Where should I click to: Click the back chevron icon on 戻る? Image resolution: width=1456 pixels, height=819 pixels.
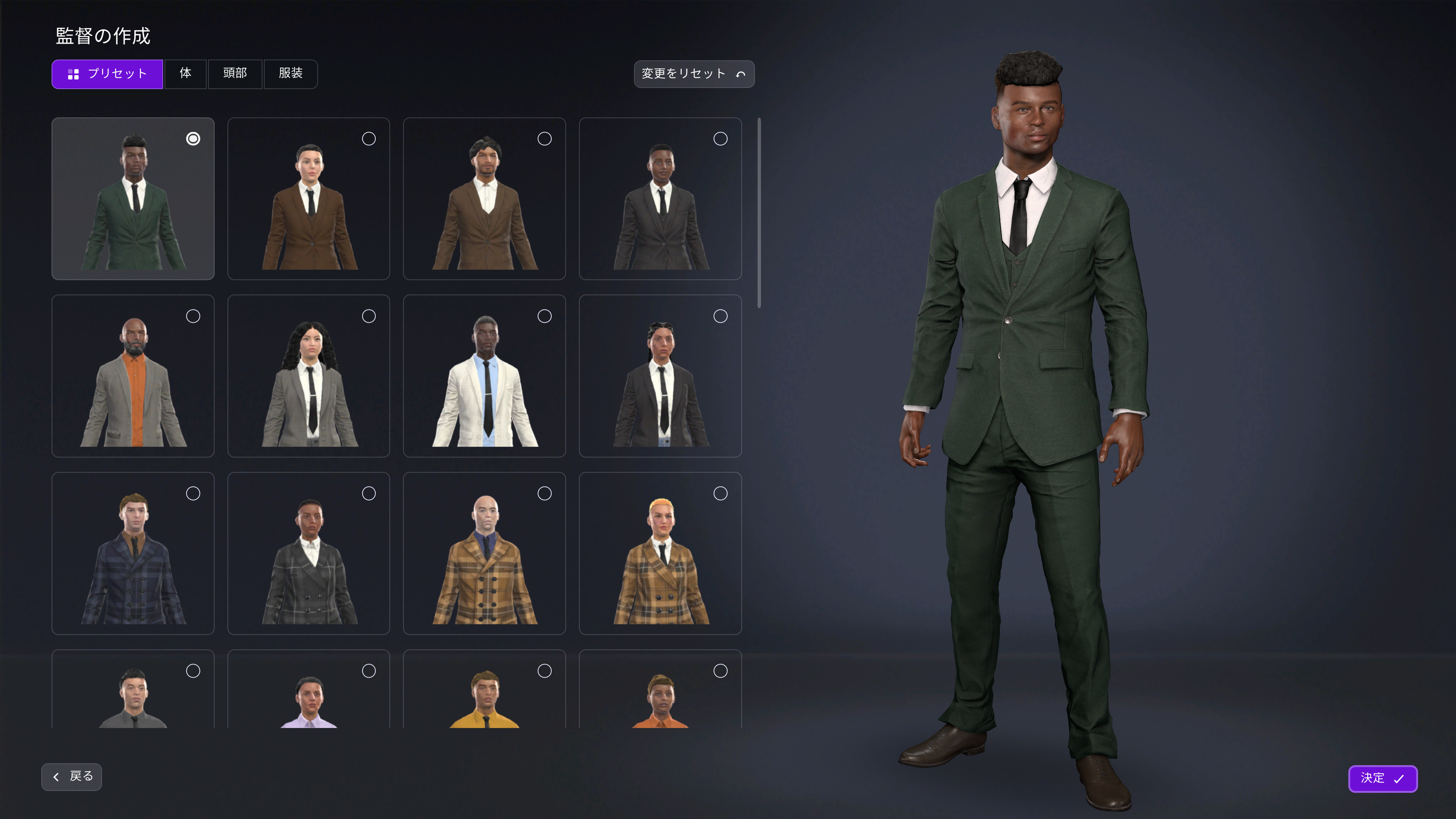pyautogui.click(x=56, y=777)
